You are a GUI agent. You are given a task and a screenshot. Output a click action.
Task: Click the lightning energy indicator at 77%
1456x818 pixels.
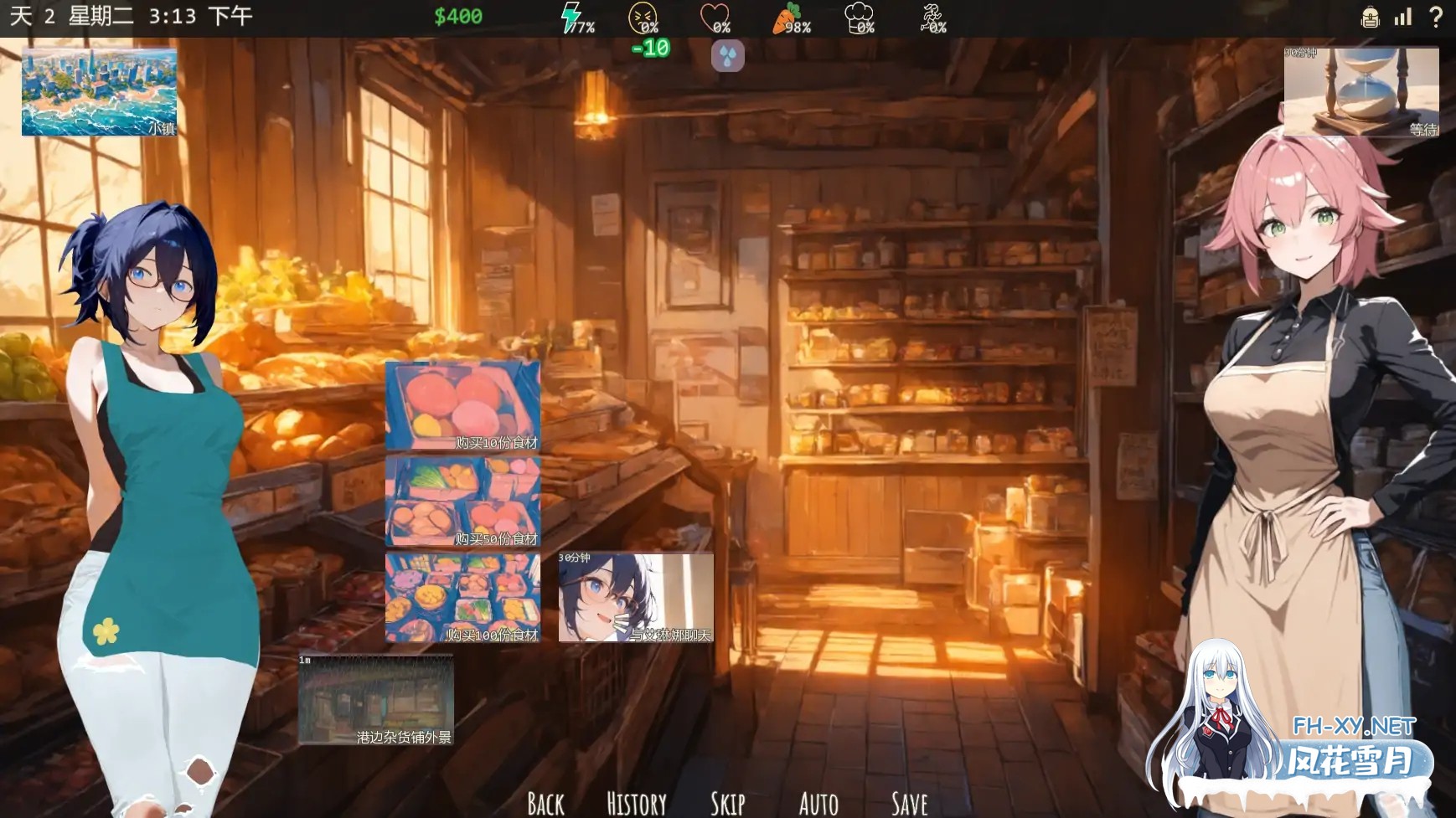pos(571,15)
